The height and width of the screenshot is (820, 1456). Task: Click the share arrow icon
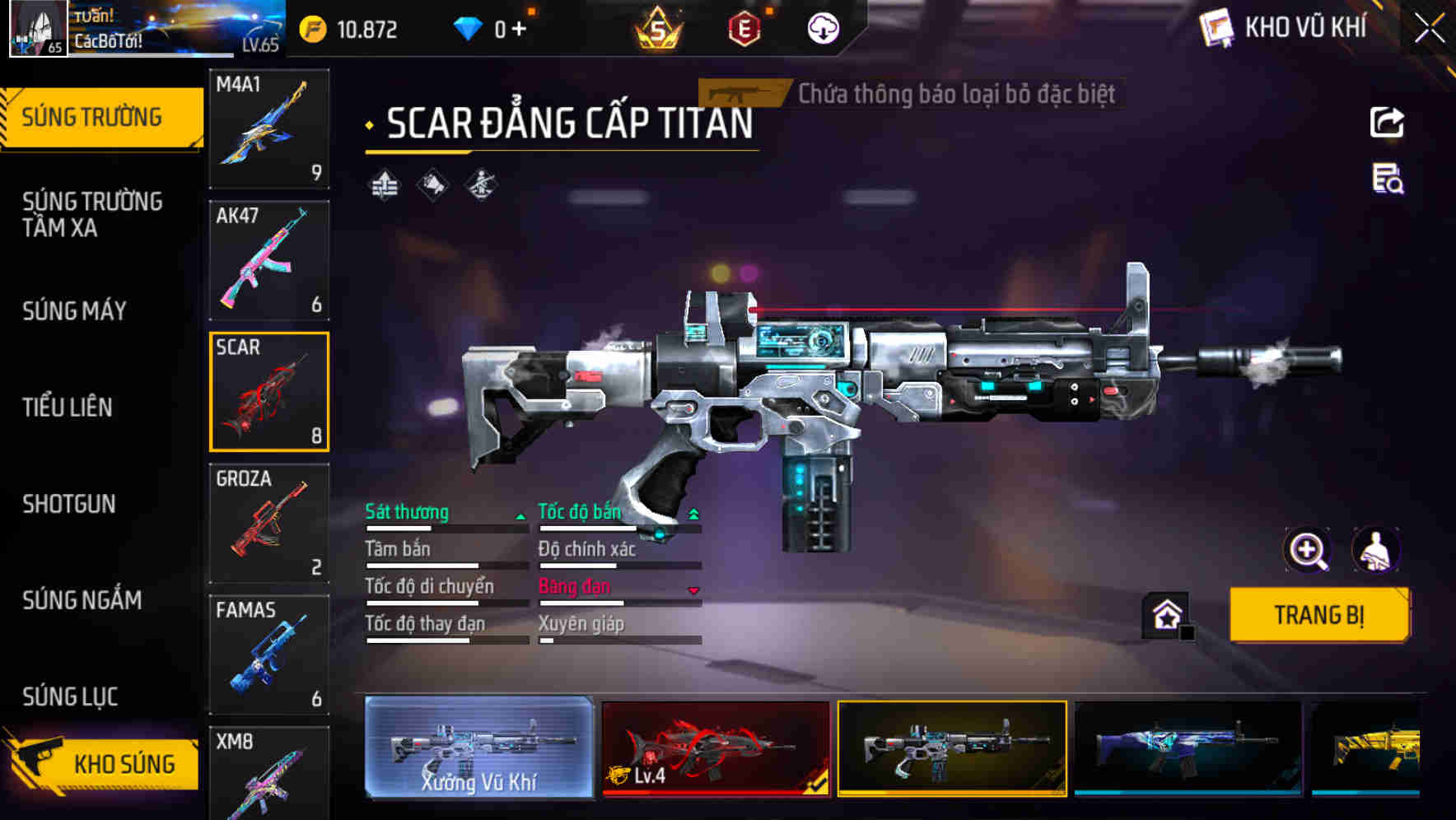1387,123
